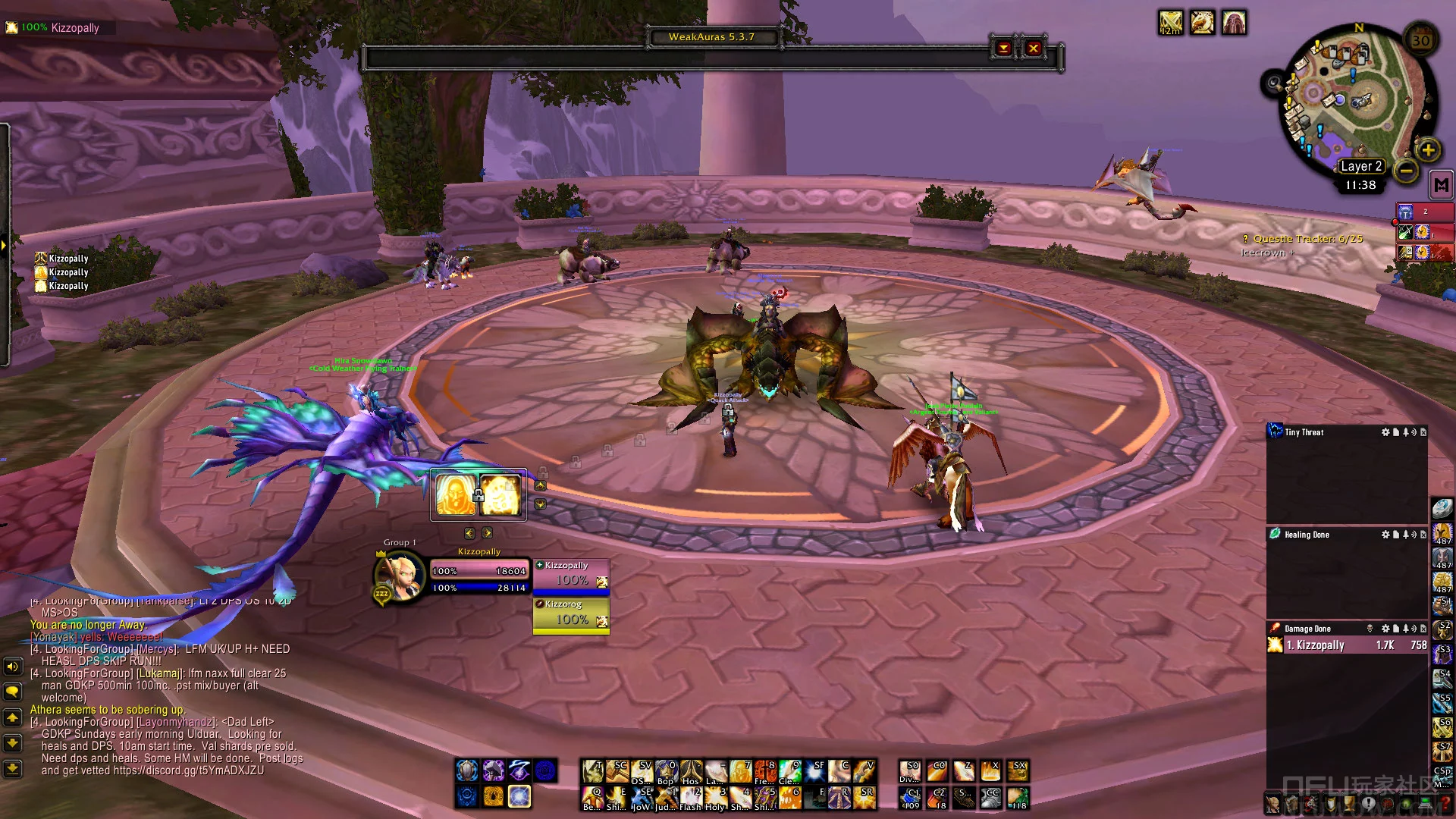Open Tiny Threat settings gear
Viewport: 1456px width, 819px height.
pos(1385,432)
